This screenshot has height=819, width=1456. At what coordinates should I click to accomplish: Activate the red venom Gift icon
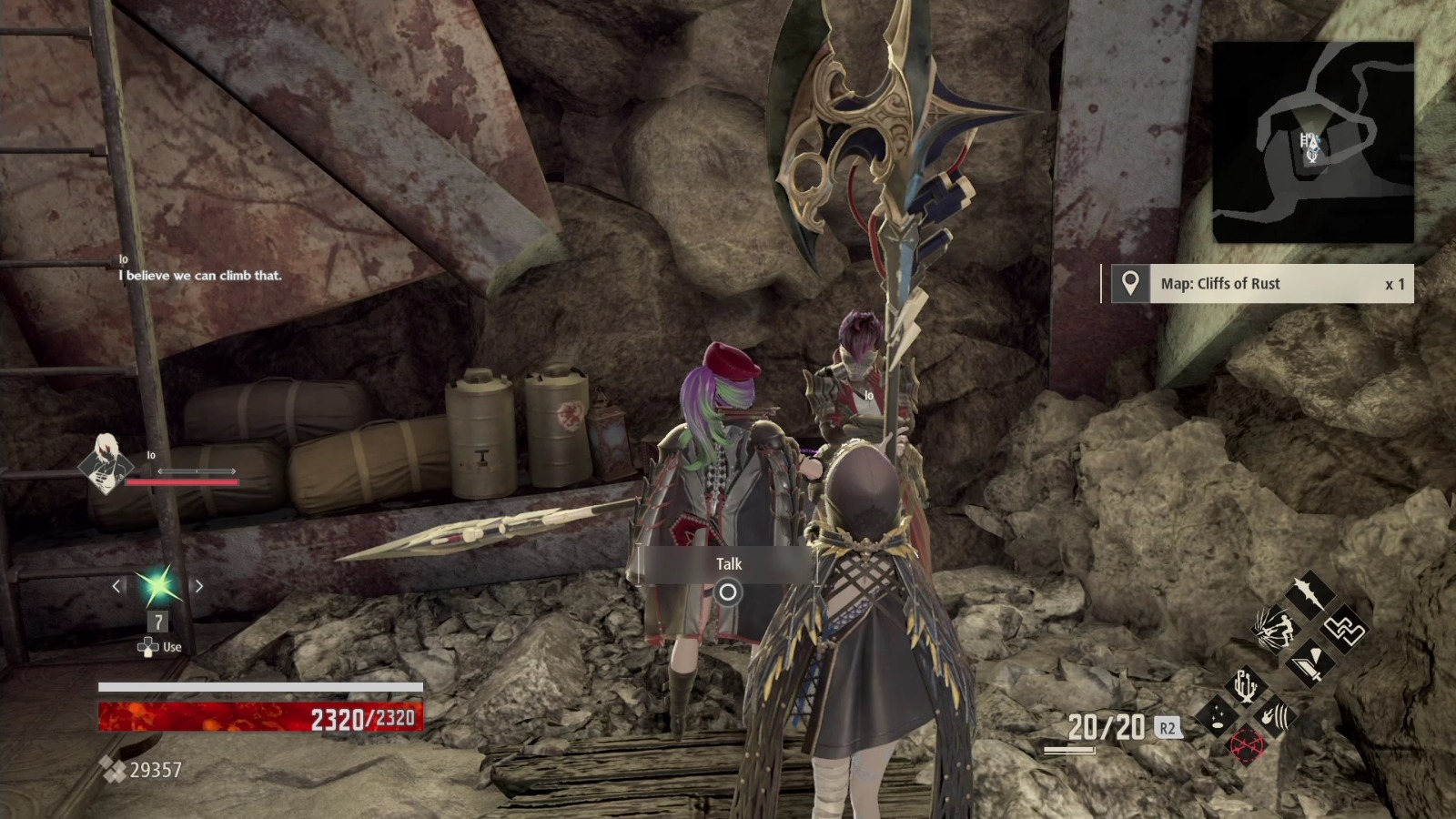(x=1246, y=745)
